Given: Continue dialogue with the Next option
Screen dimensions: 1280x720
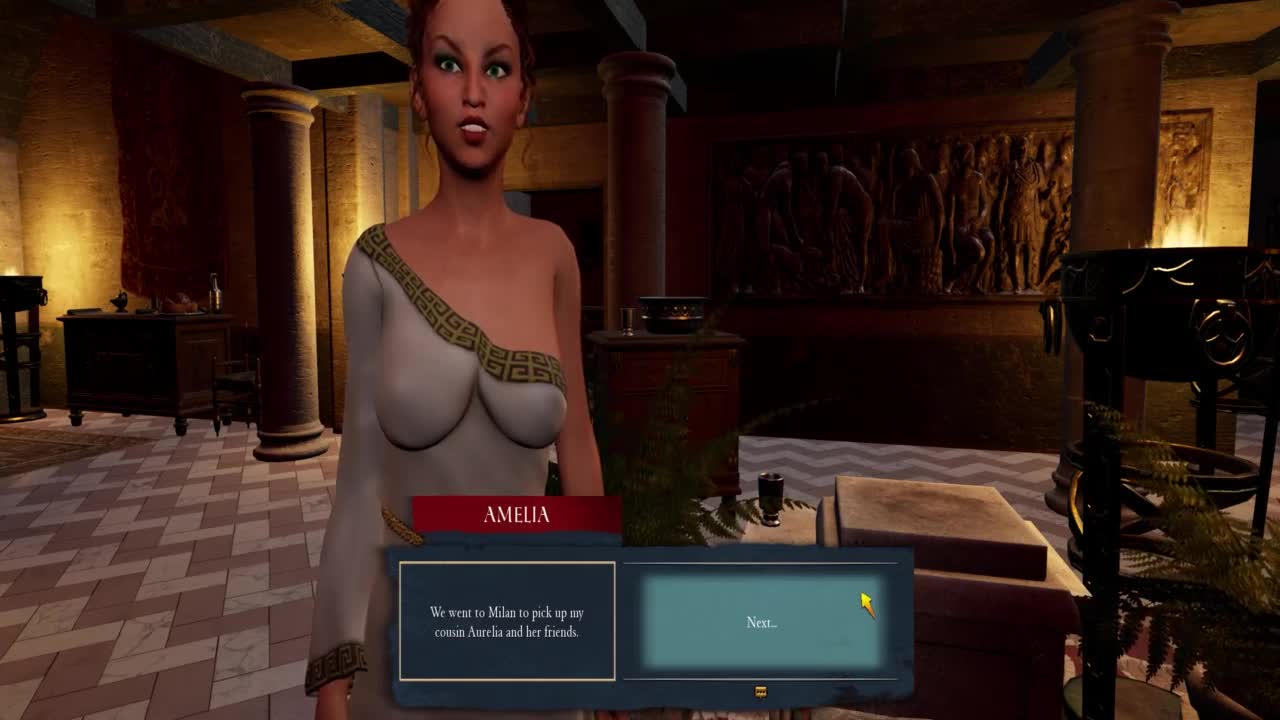Looking at the screenshot, I should (761, 622).
